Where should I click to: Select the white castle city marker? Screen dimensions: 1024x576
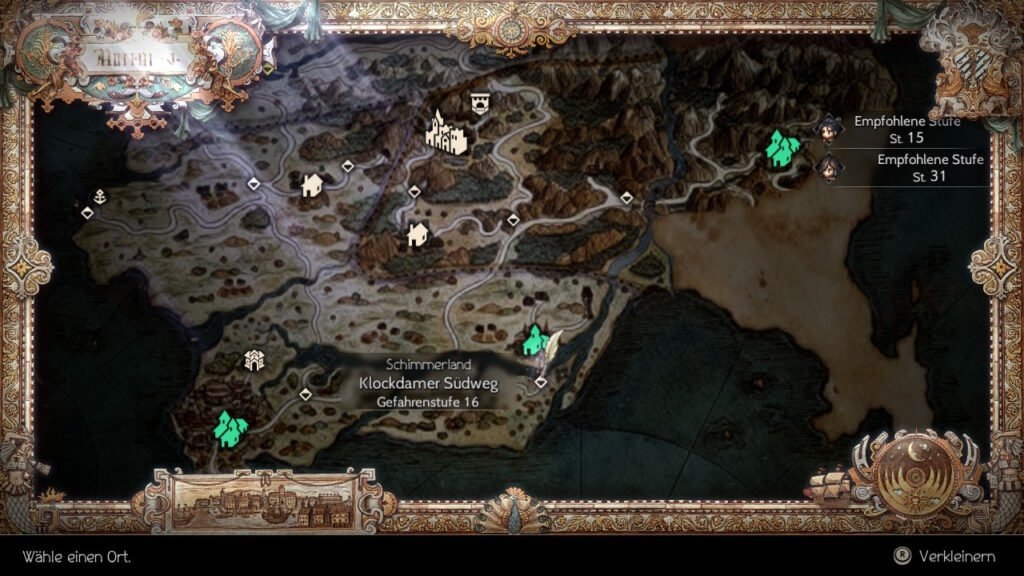pos(446,134)
